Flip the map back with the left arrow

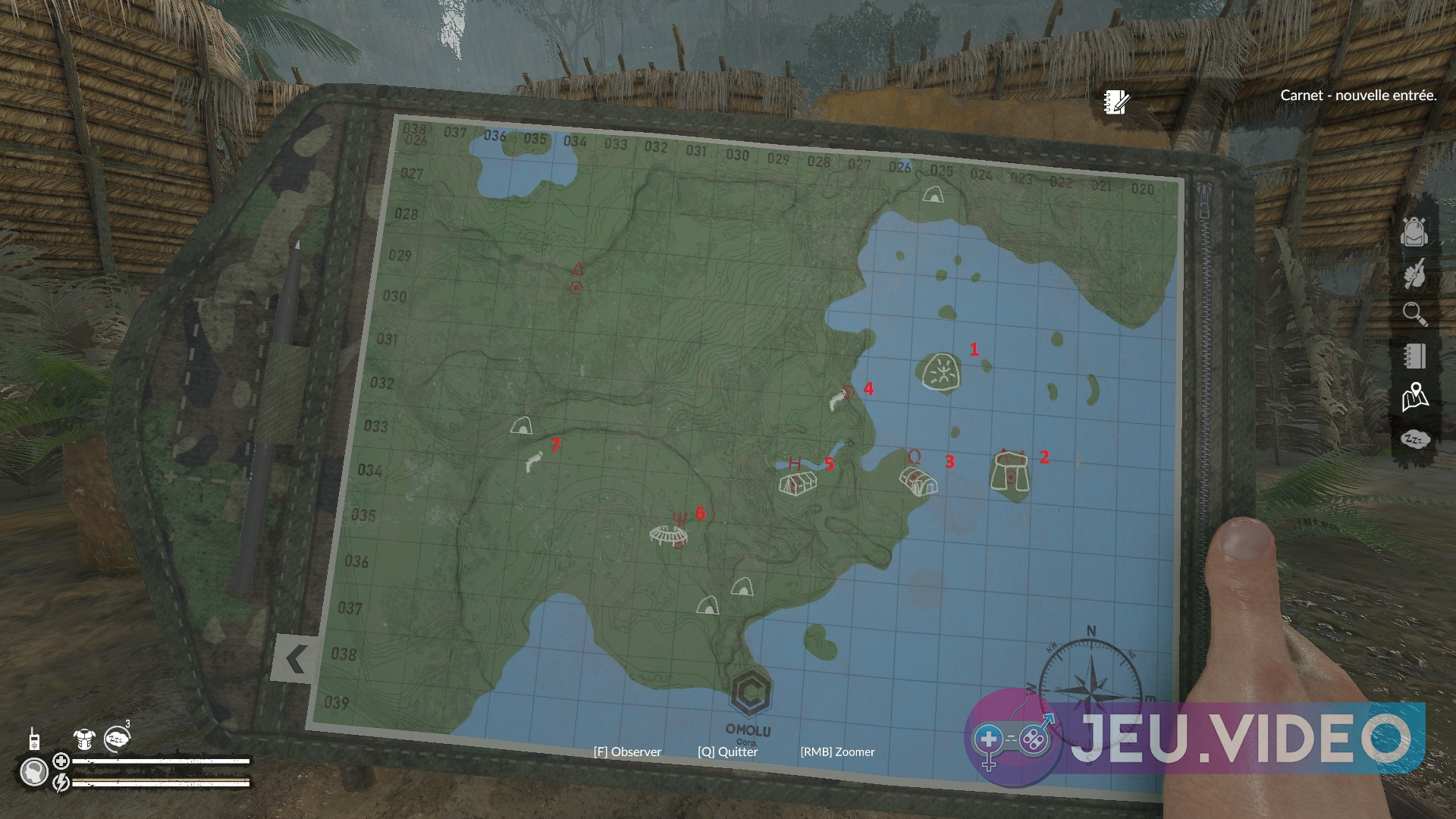(294, 659)
